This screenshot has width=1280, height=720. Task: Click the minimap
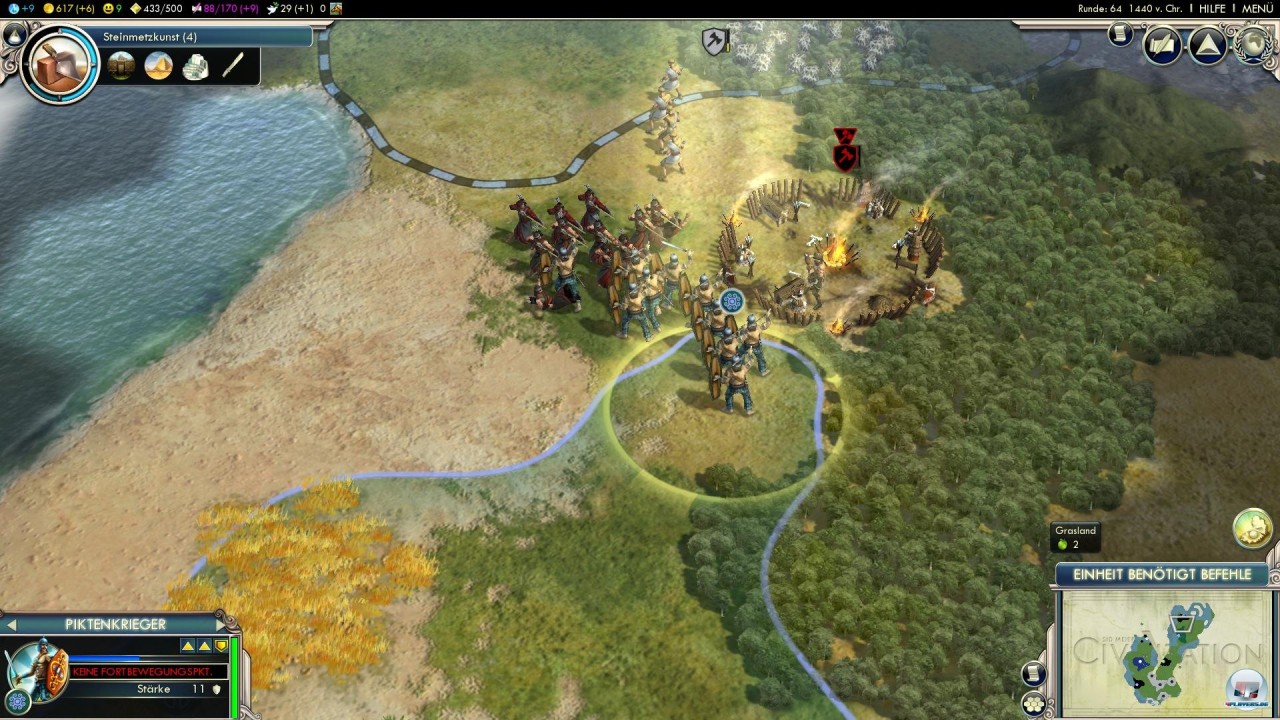pos(1163,652)
